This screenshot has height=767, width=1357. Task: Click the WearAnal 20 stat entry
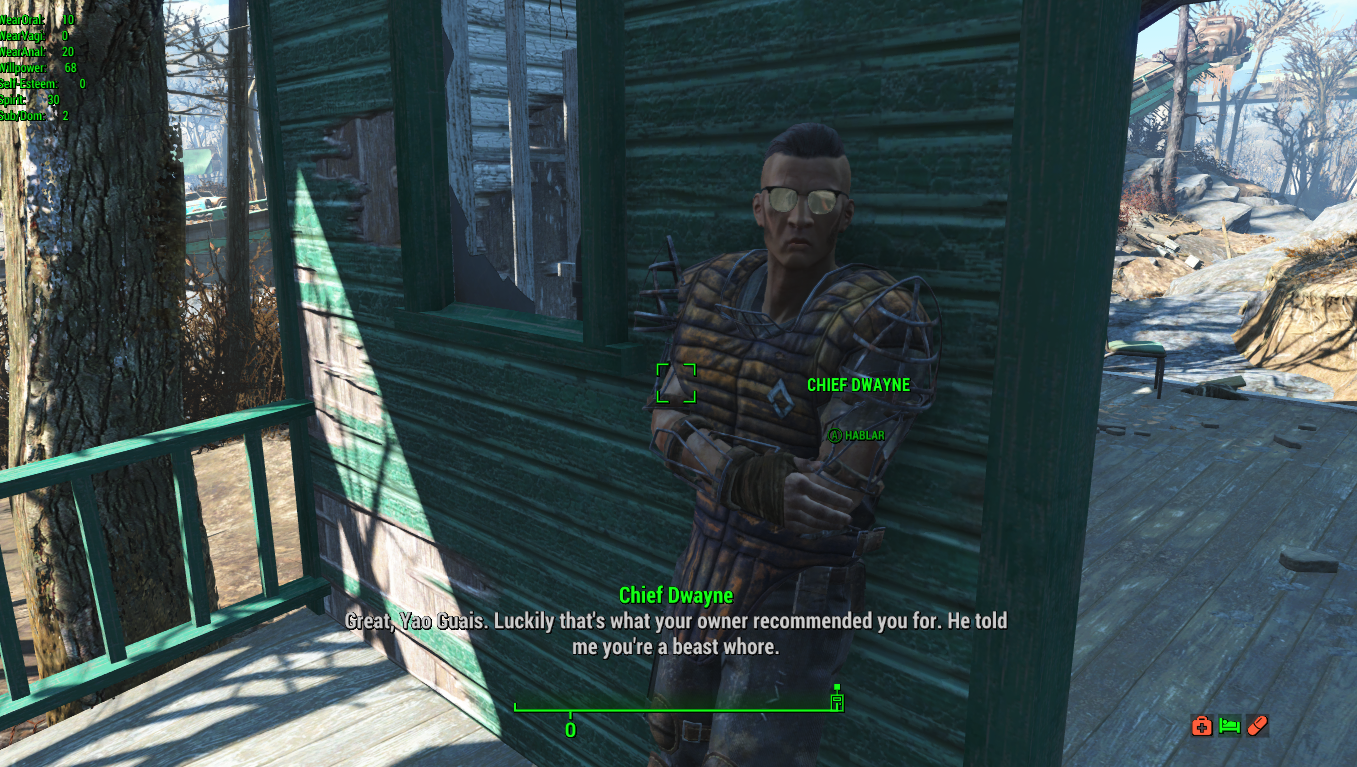40,52
